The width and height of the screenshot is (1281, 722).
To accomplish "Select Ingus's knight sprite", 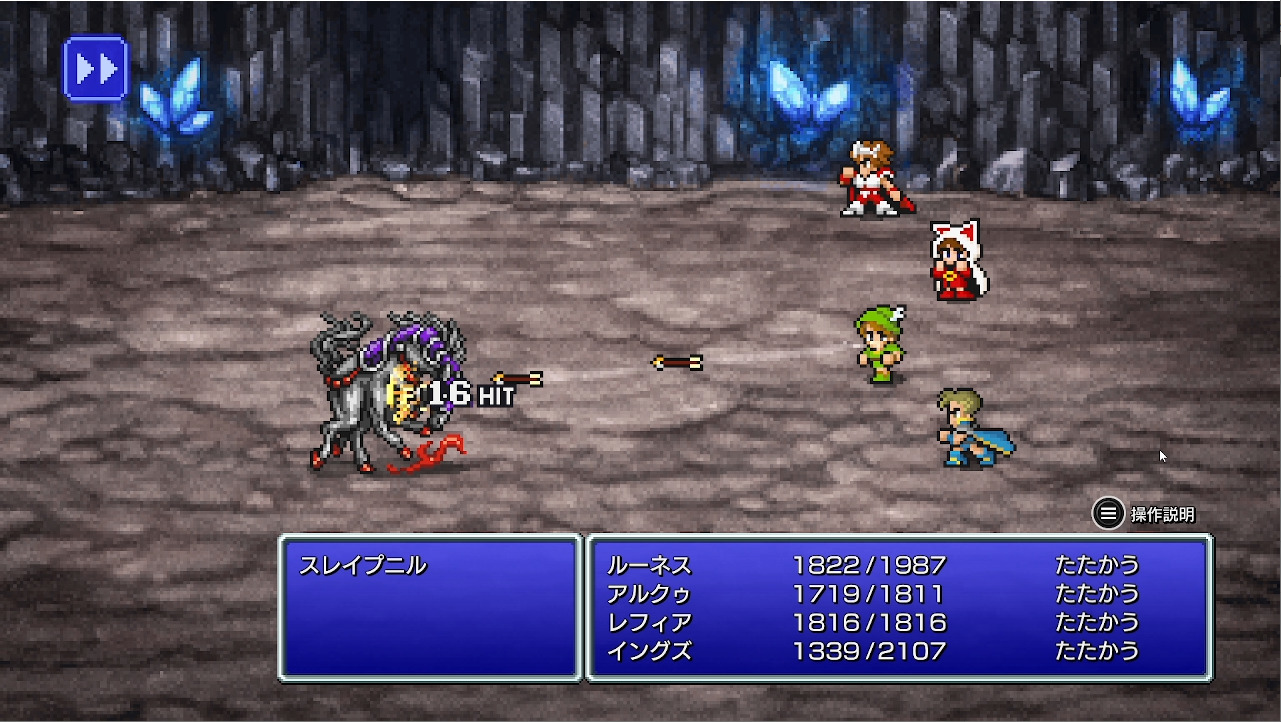I will point(965,430).
